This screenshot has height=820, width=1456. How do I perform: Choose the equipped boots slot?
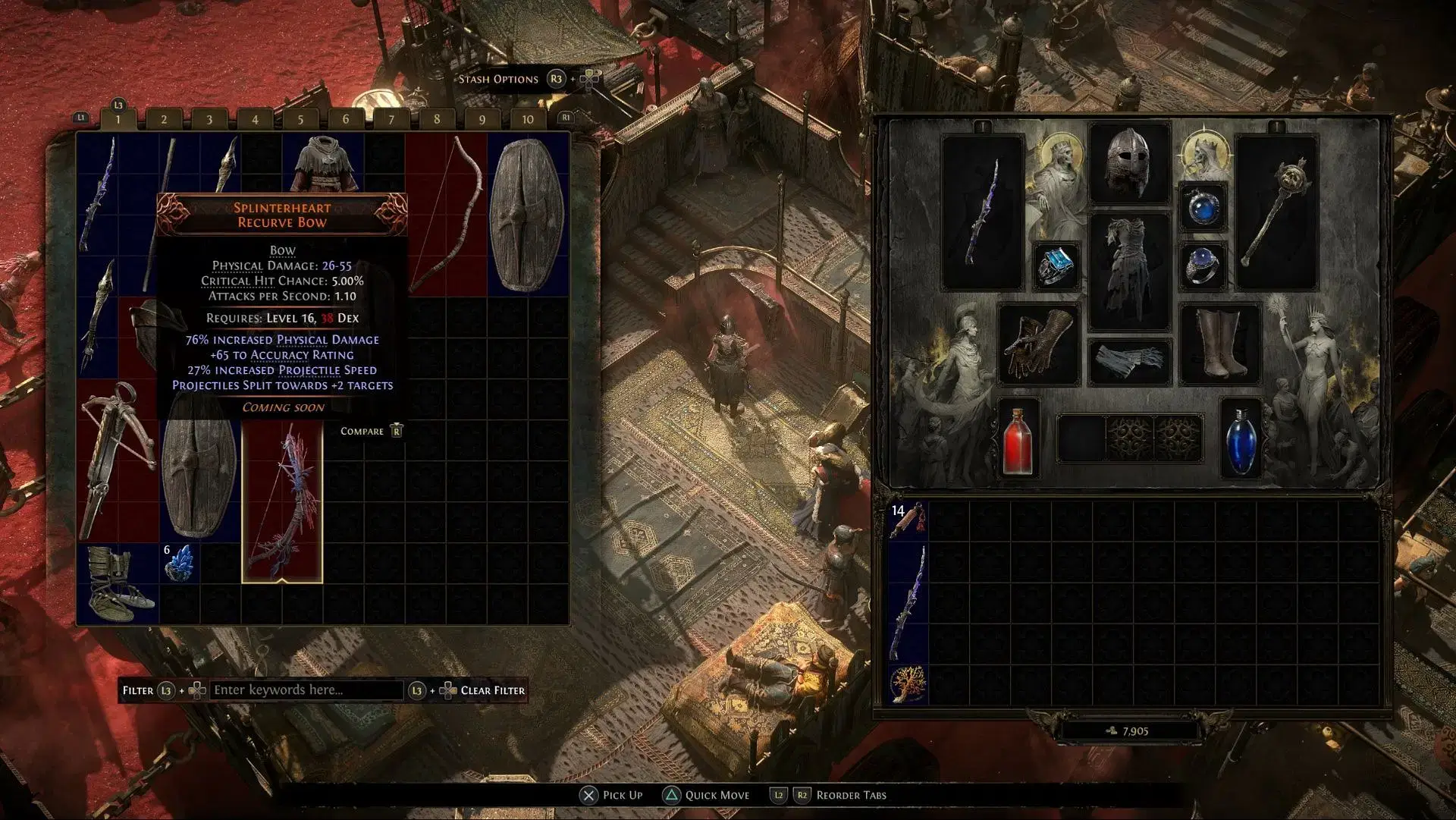click(1219, 345)
